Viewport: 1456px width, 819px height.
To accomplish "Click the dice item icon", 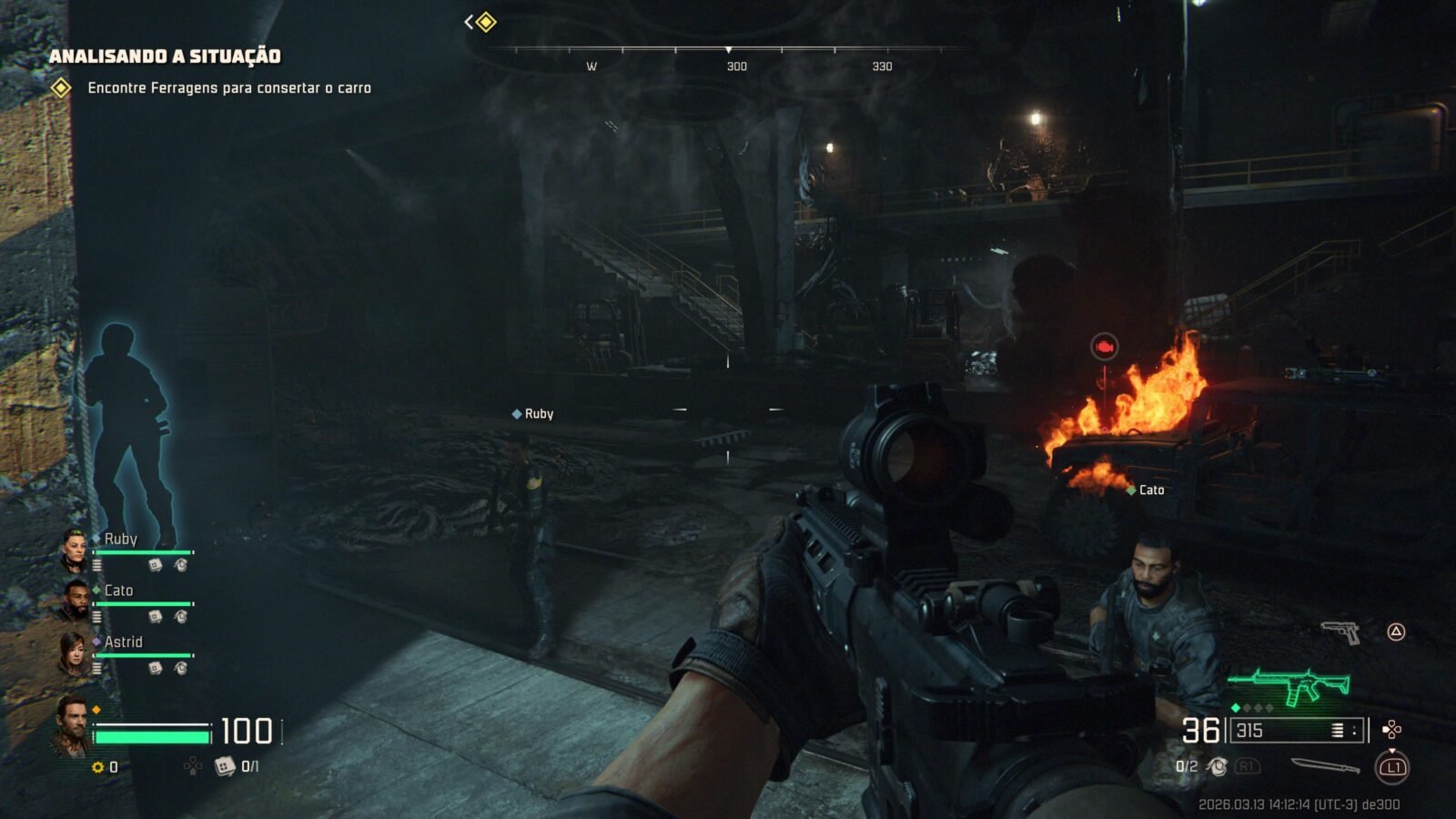I will pos(224,767).
